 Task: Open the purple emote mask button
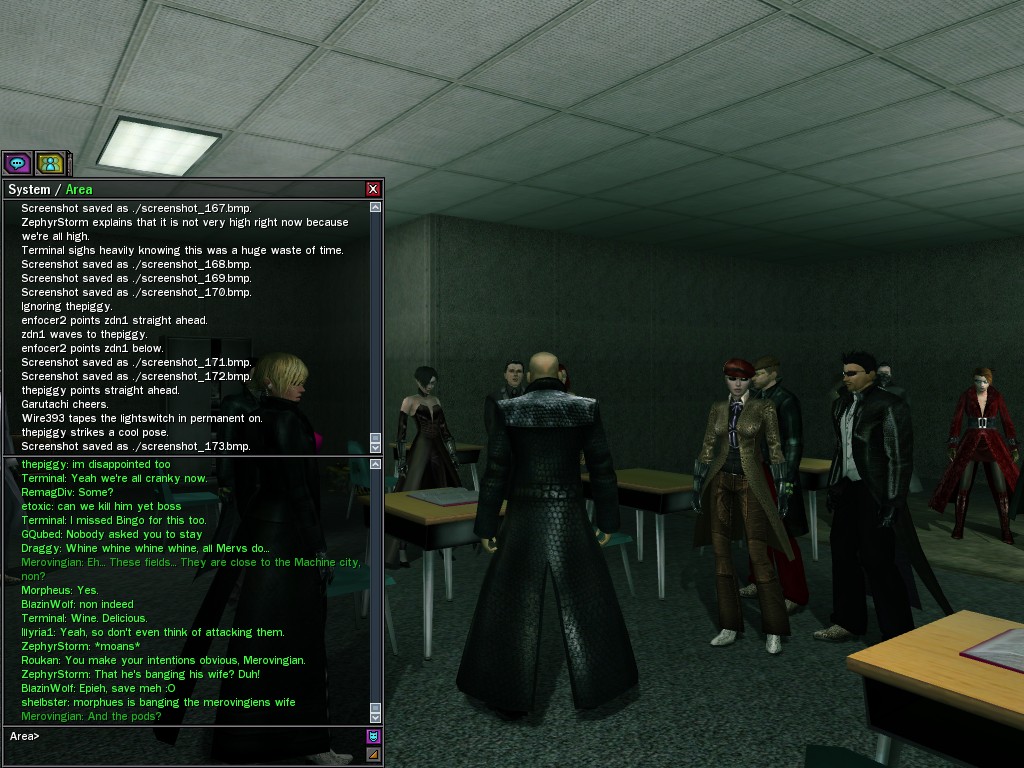coord(374,736)
